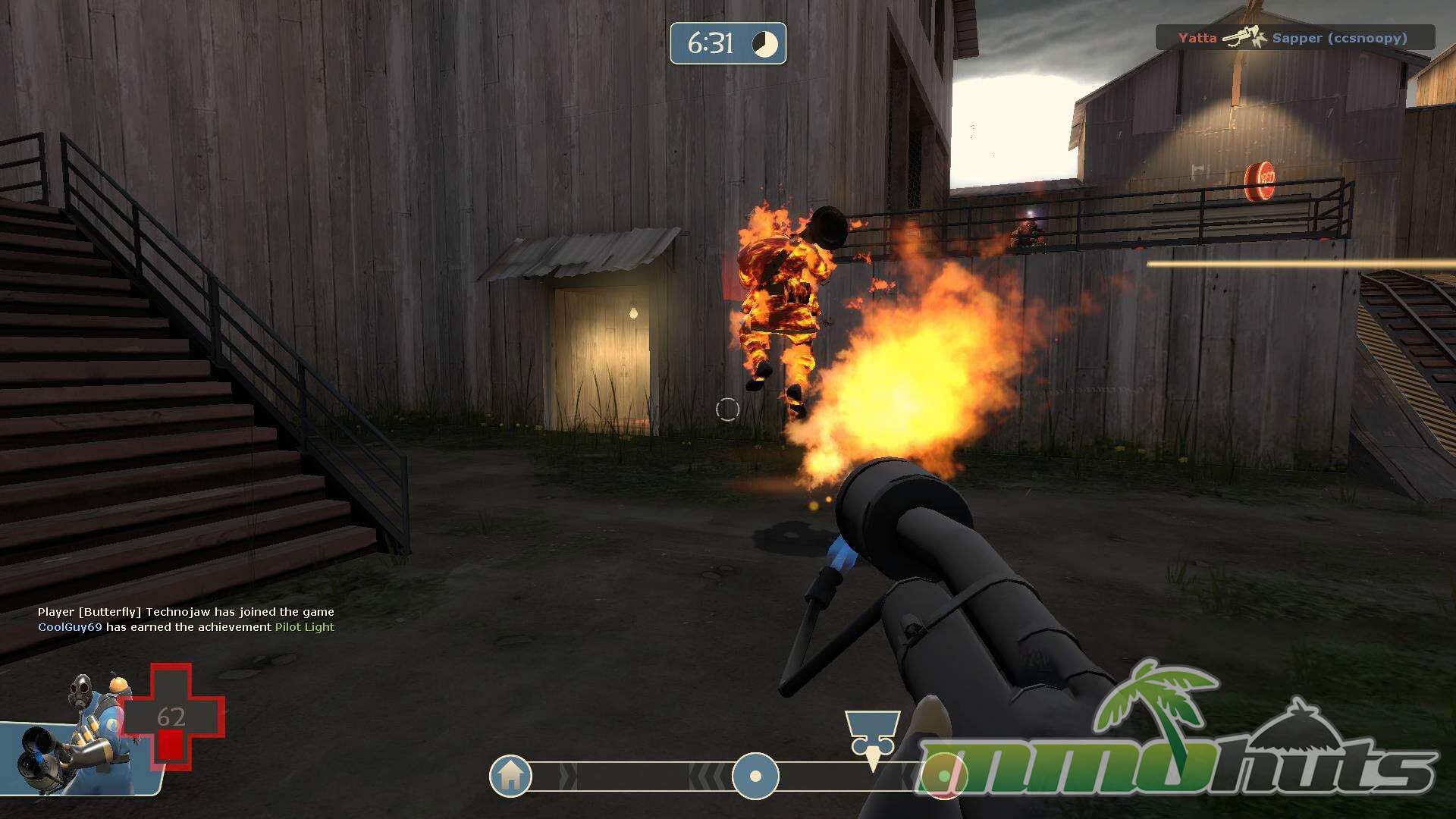Select the circular checkpoint marker on the payload track
1456x819 pixels.
[755, 777]
